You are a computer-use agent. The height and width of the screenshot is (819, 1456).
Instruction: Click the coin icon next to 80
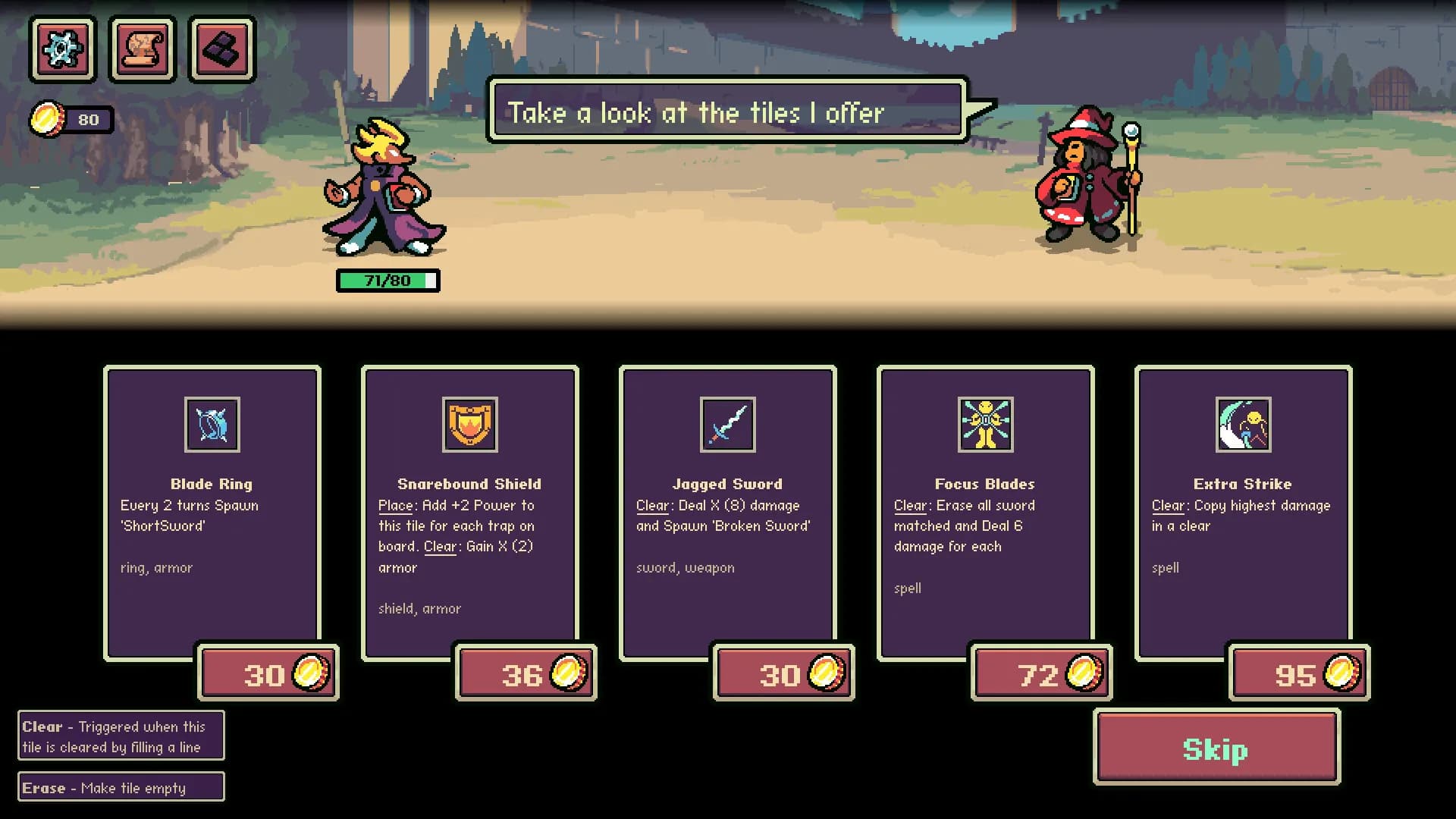pos(48,118)
